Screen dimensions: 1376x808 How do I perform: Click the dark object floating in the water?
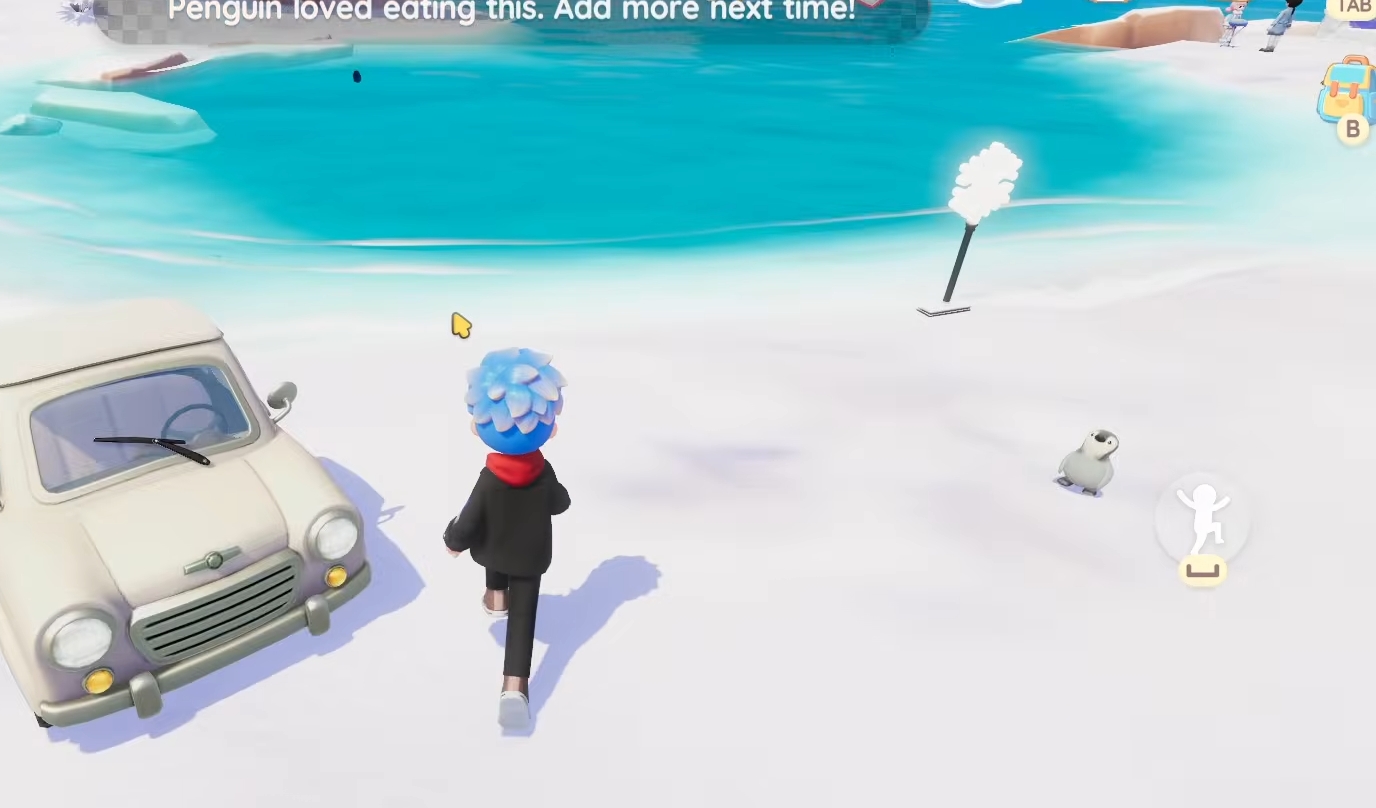pyautogui.click(x=357, y=77)
